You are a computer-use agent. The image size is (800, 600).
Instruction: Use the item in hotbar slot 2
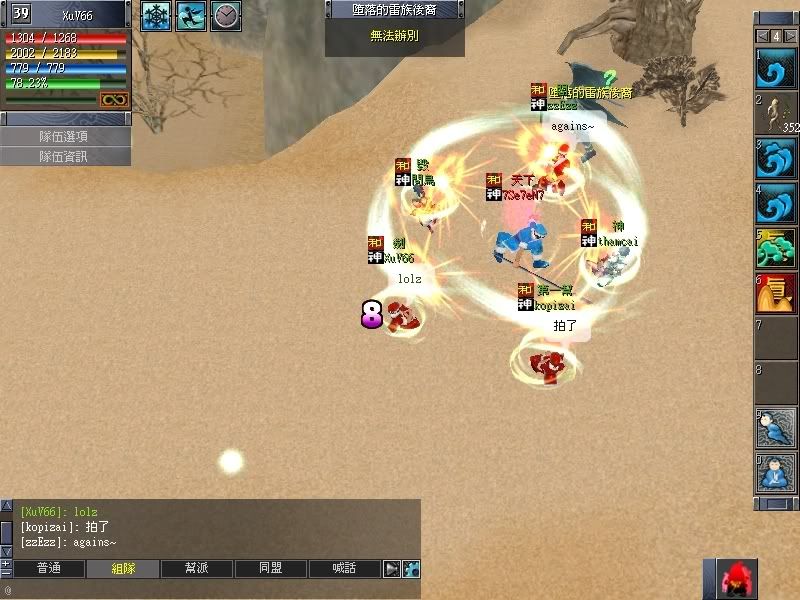(x=774, y=113)
